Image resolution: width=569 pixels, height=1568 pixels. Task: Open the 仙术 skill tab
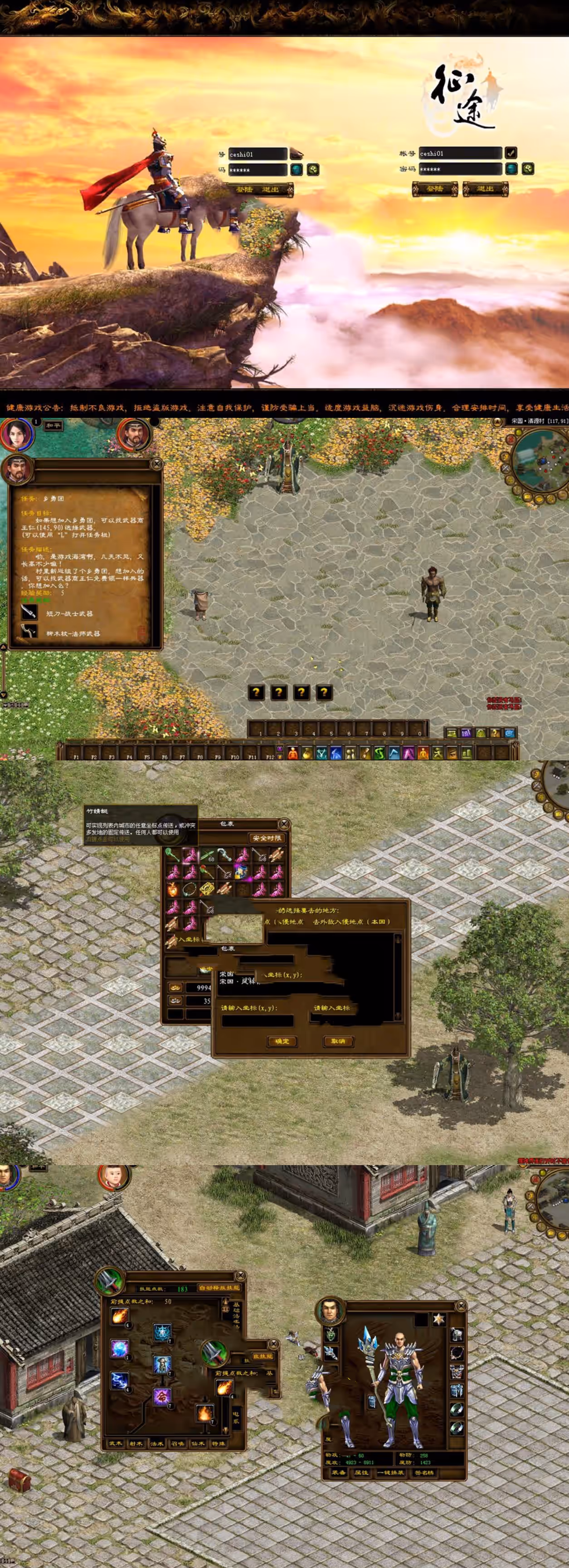[199, 1443]
